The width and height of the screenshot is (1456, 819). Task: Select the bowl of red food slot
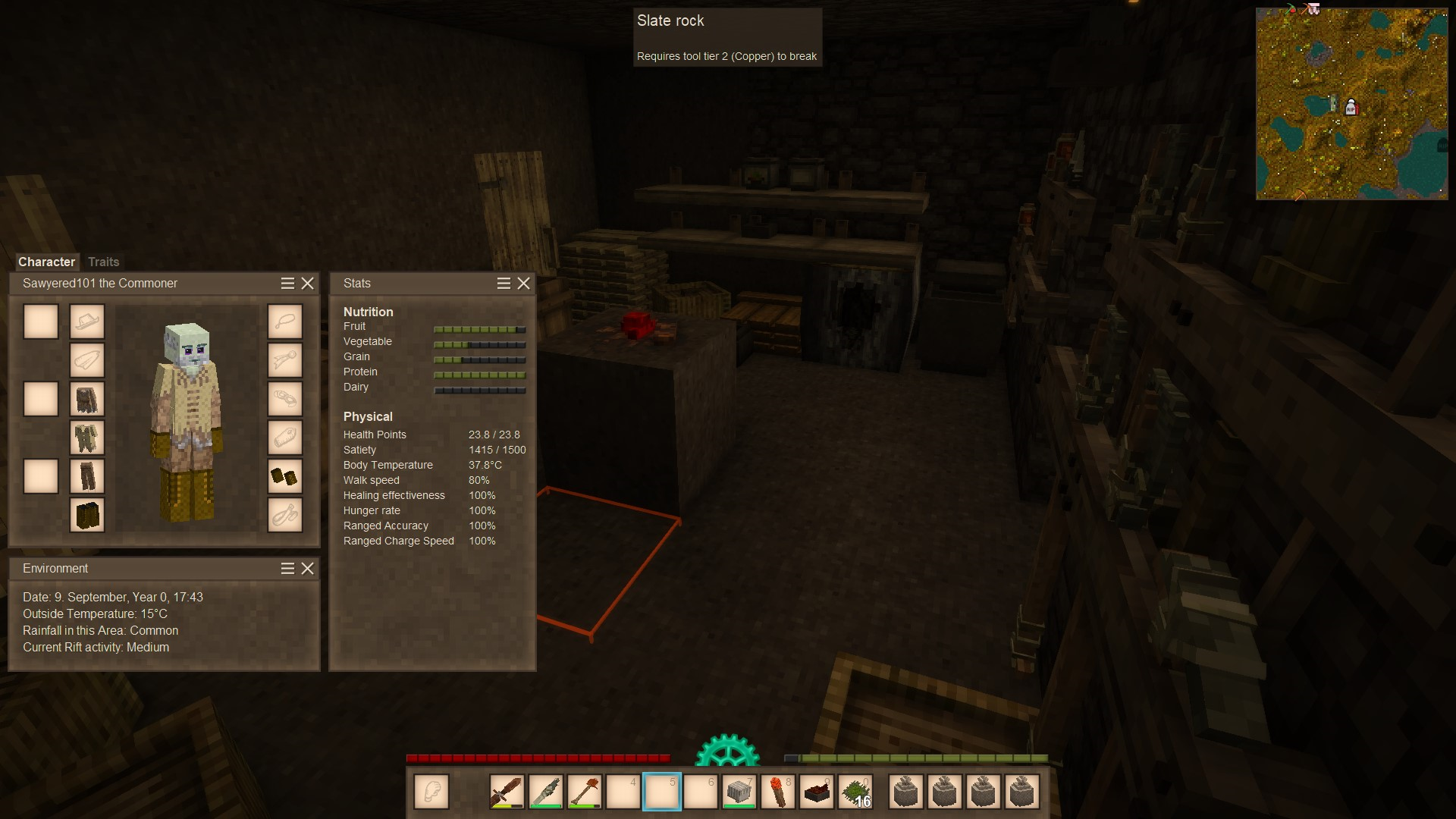click(817, 792)
